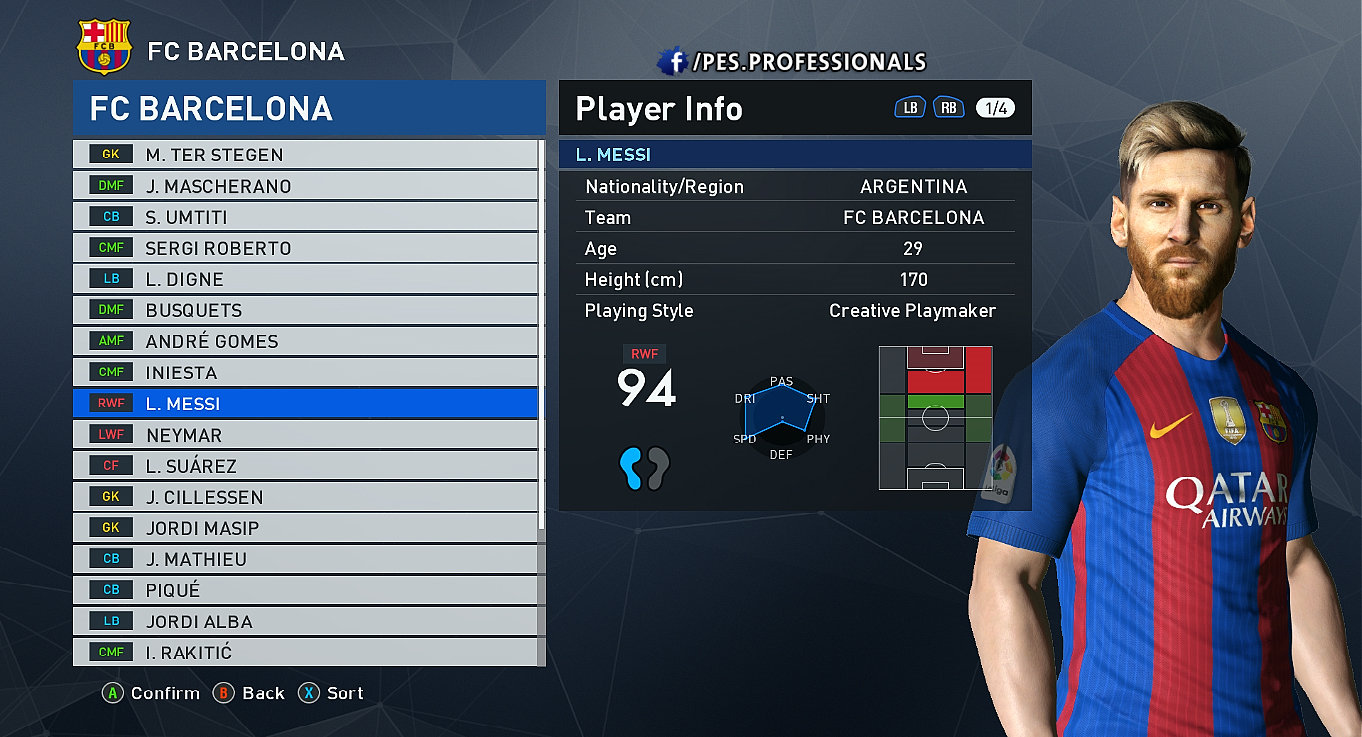Select L. Digne in the squad list
This screenshot has width=1362, height=737.
305,279
